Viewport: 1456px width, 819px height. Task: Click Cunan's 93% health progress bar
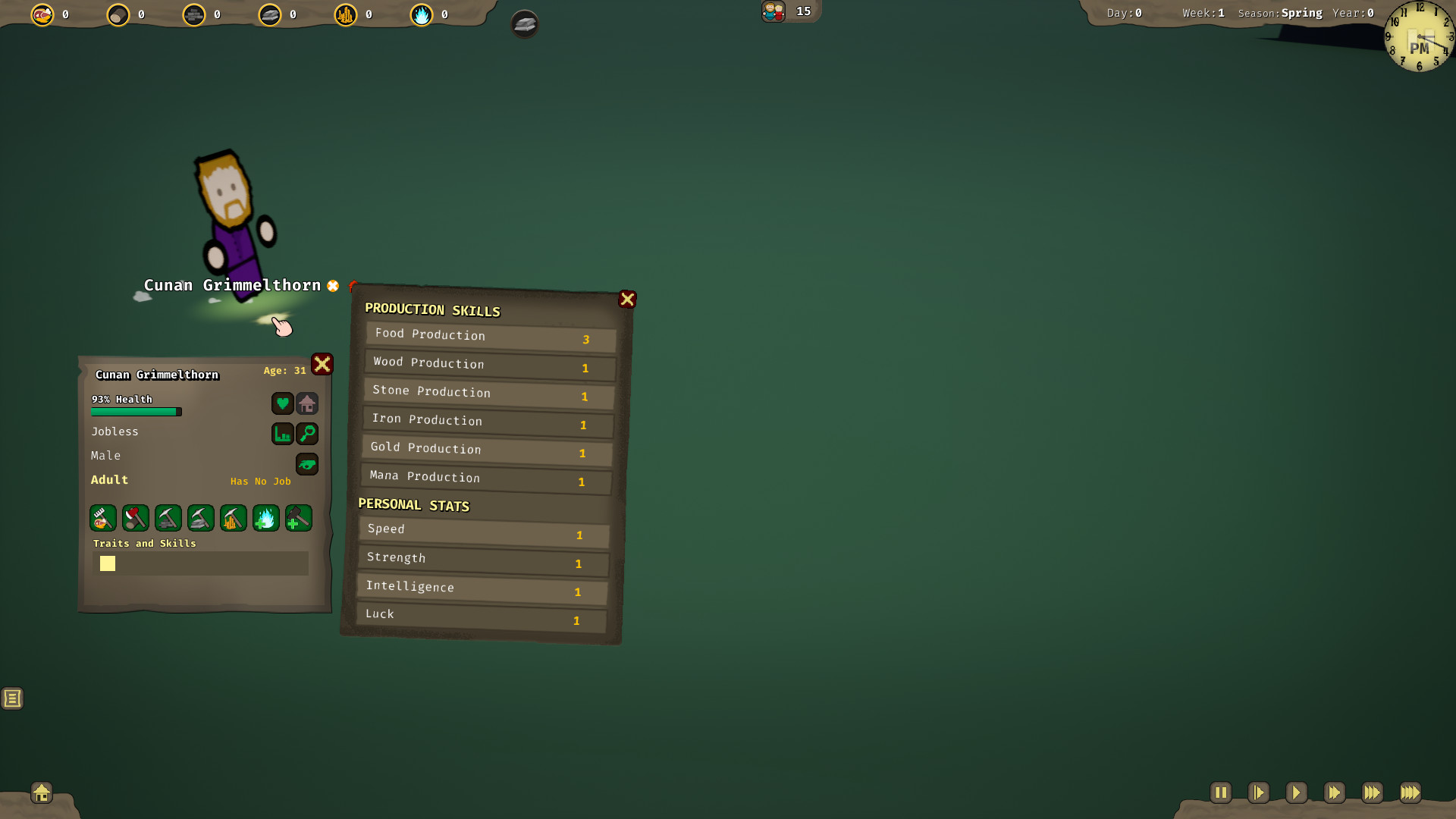135,411
